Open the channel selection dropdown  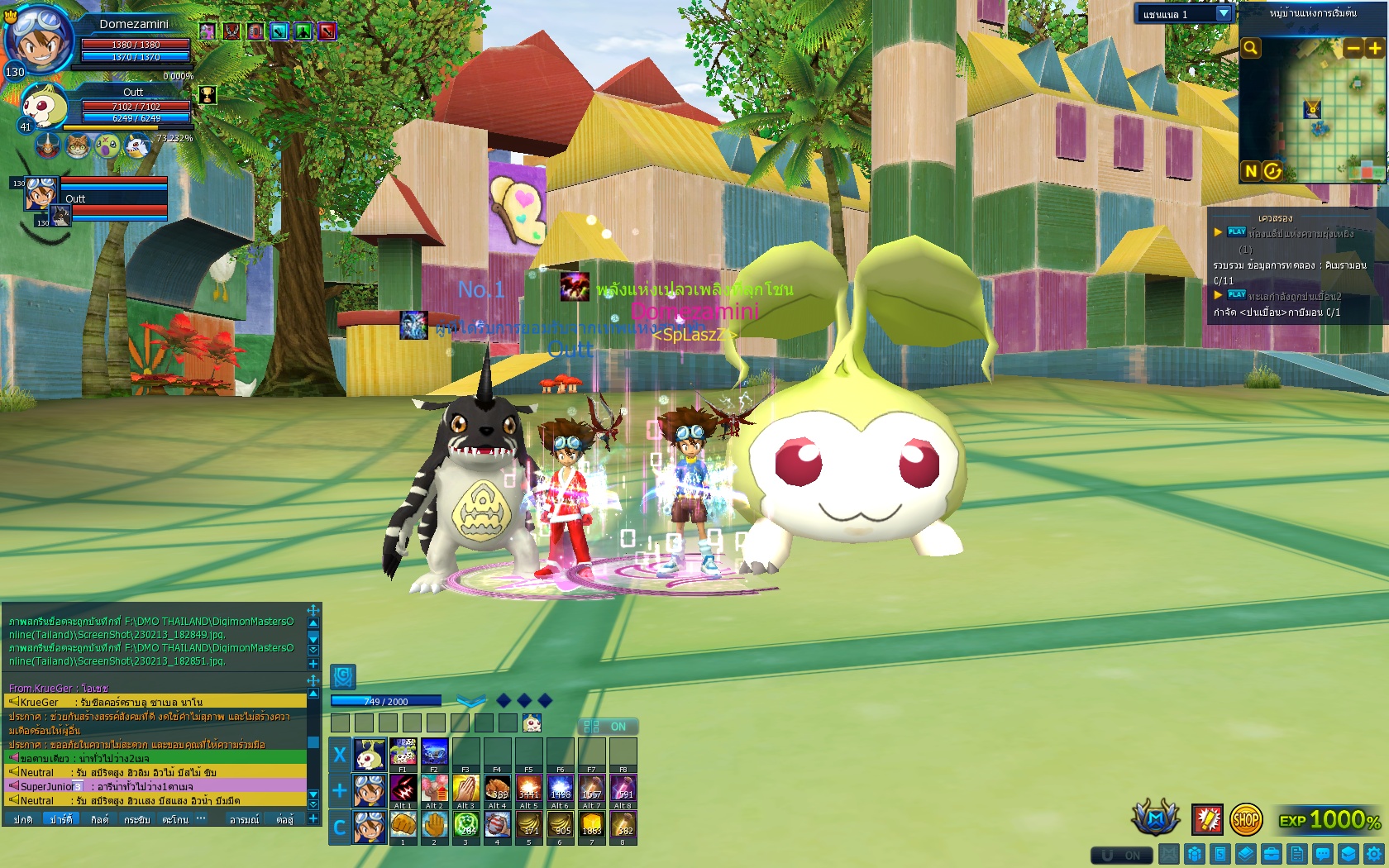[1224, 14]
